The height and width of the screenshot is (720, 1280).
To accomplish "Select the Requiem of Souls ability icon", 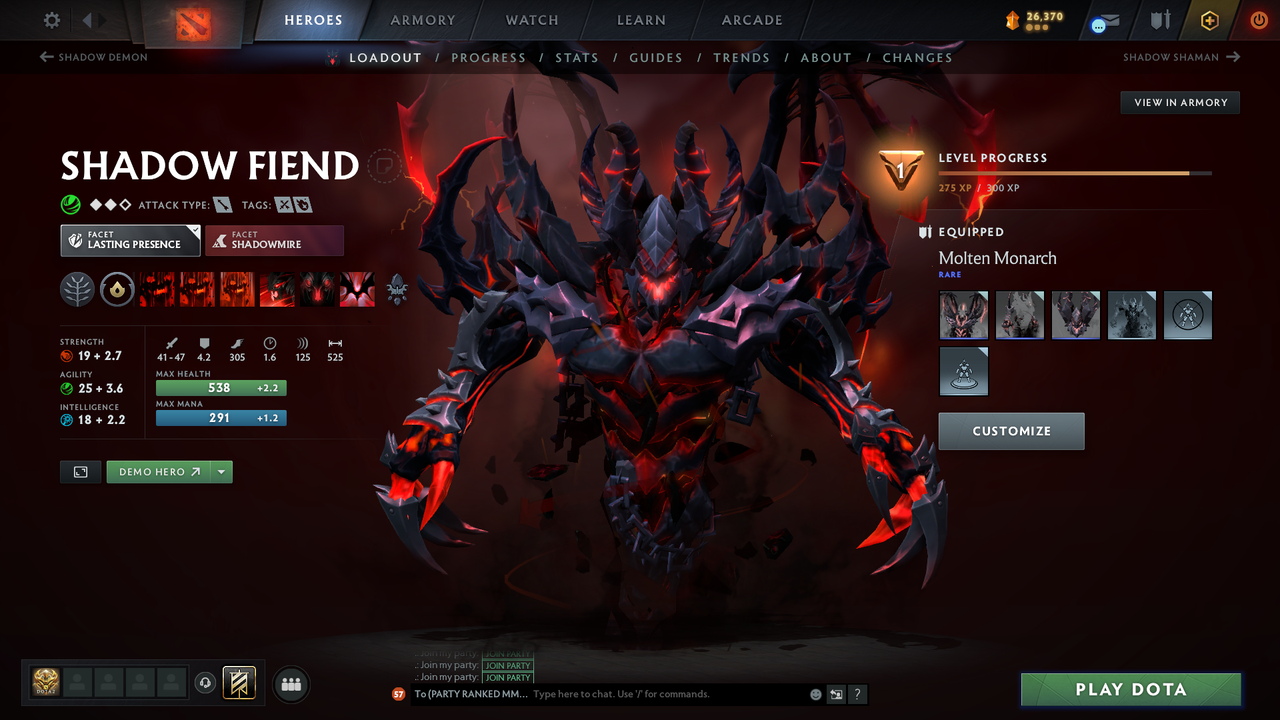I will [x=357, y=289].
